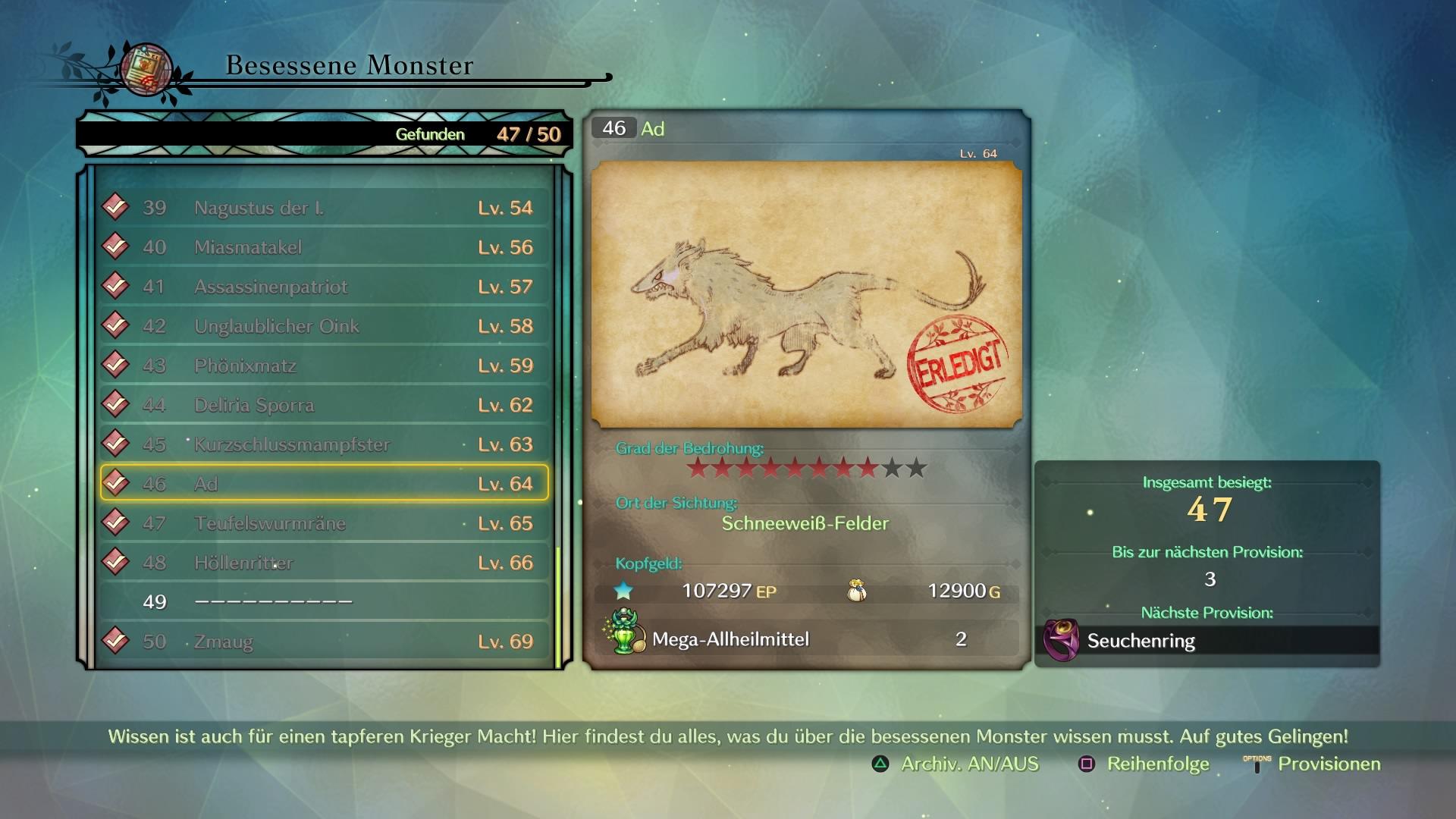Select Deliria Sporra in the list
Image resolution: width=1456 pixels, height=819 pixels.
point(324,405)
